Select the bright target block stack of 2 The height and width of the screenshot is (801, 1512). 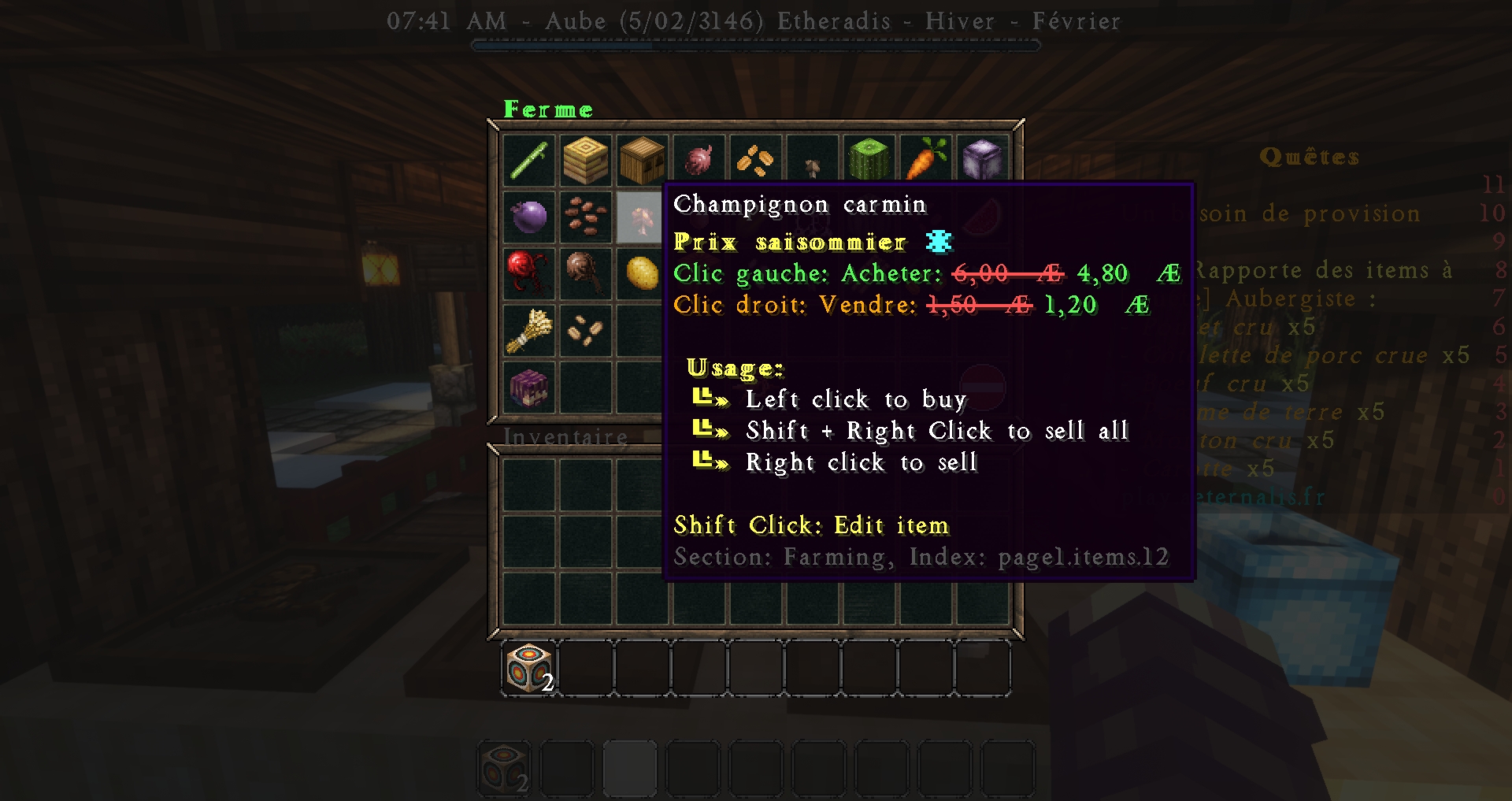[x=528, y=668]
